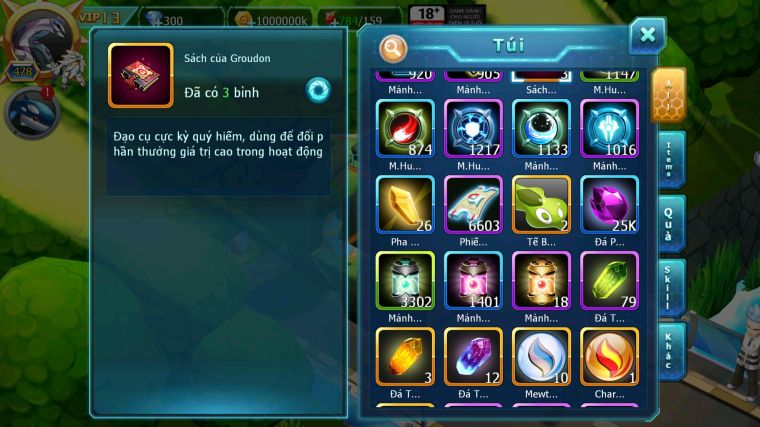Close the Túi bag window
The height and width of the screenshot is (427, 760).
(x=647, y=36)
